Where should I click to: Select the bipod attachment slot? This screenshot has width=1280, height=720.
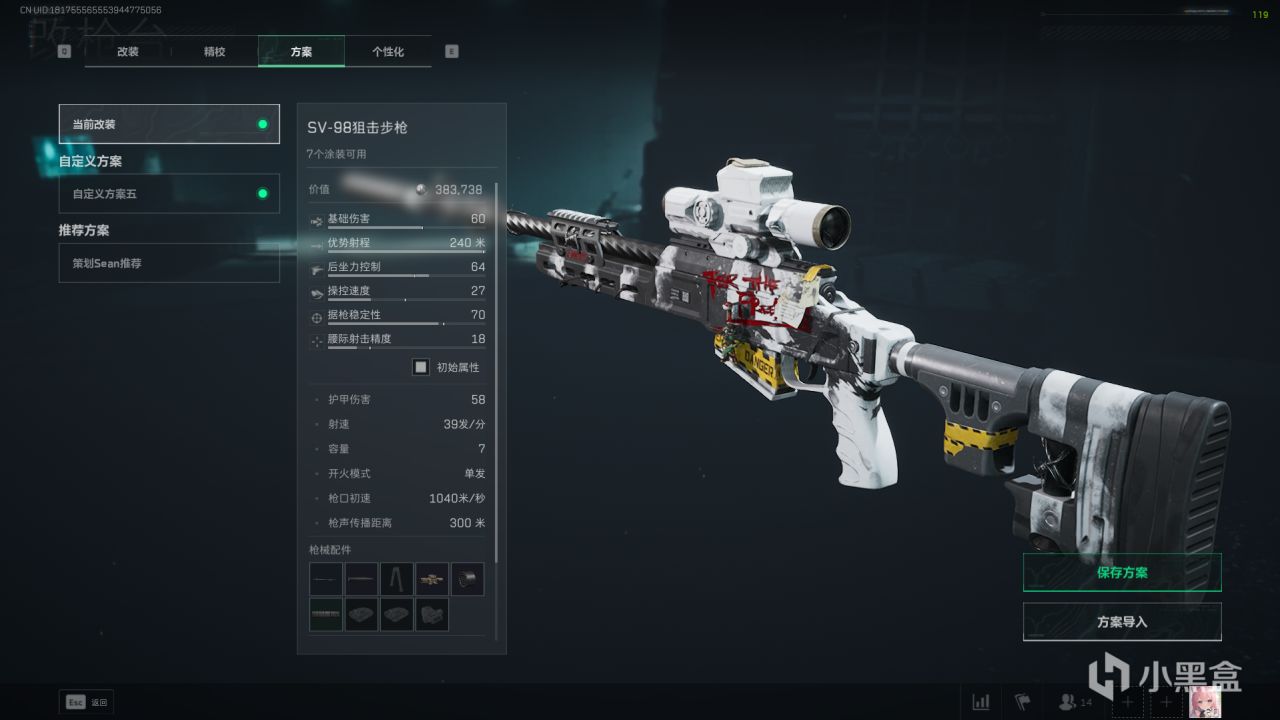[x=397, y=579]
